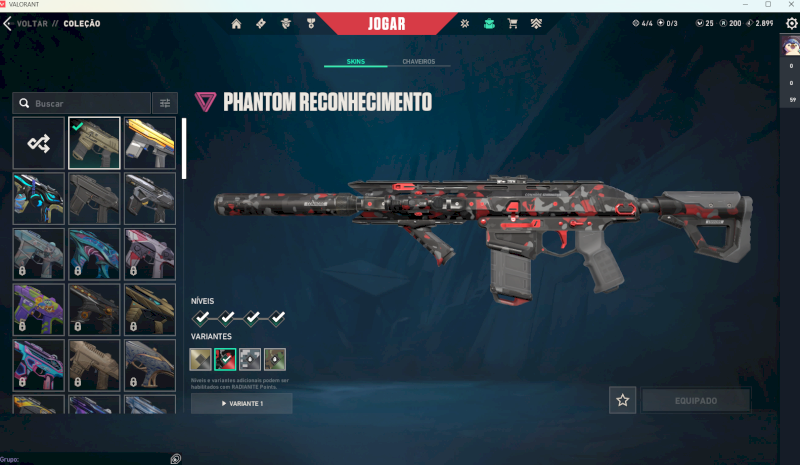Go back using the Voltar arrow
Image resolution: width=800 pixels, height=465 pixels.
pos(8,23)
